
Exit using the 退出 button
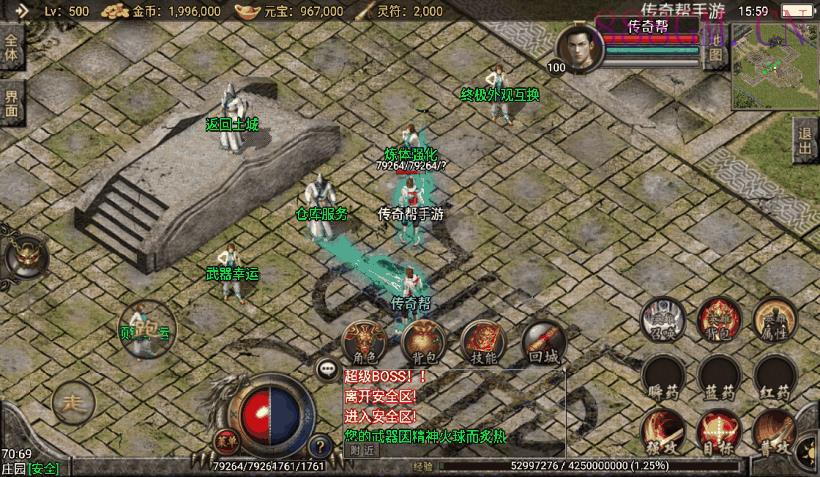[805, 142]
